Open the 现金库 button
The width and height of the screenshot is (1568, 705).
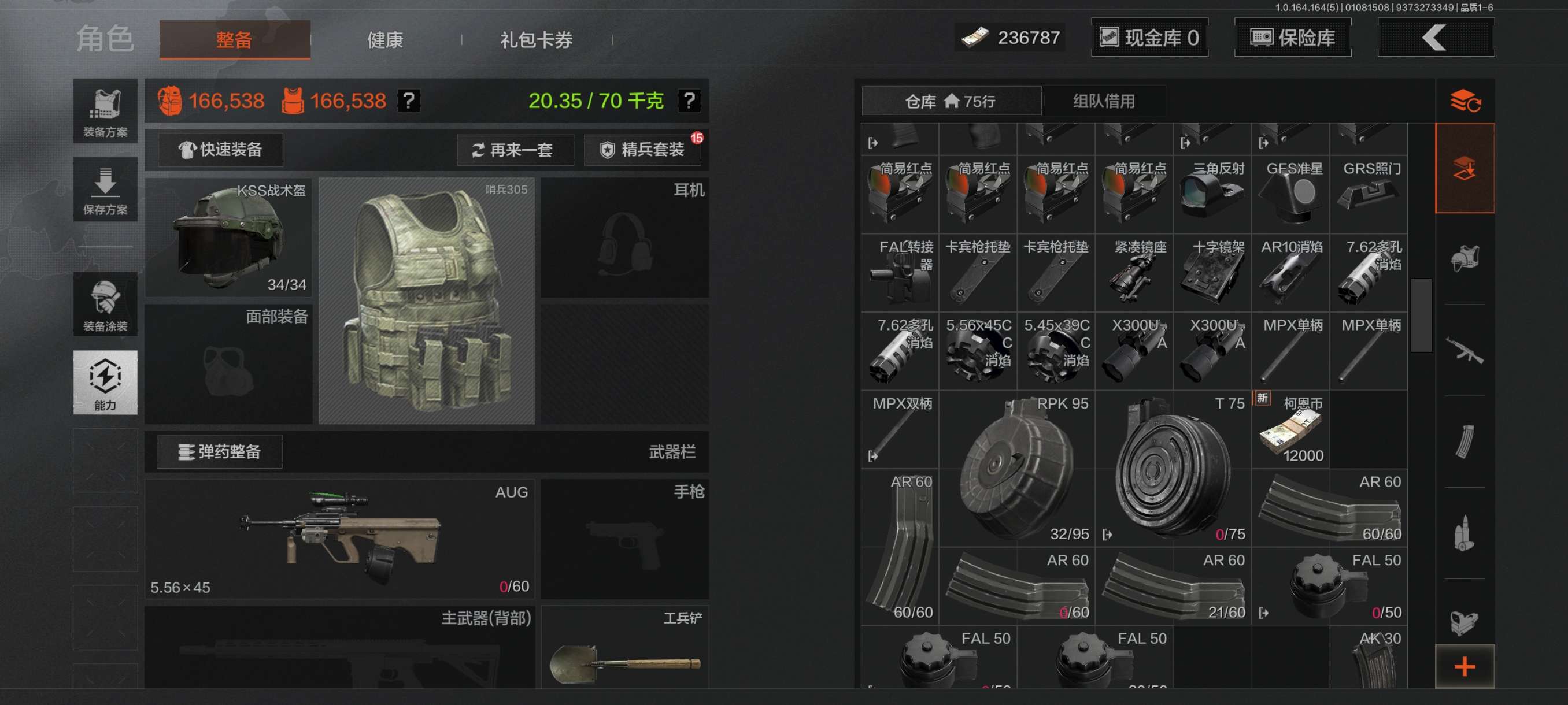(1149, 38)
